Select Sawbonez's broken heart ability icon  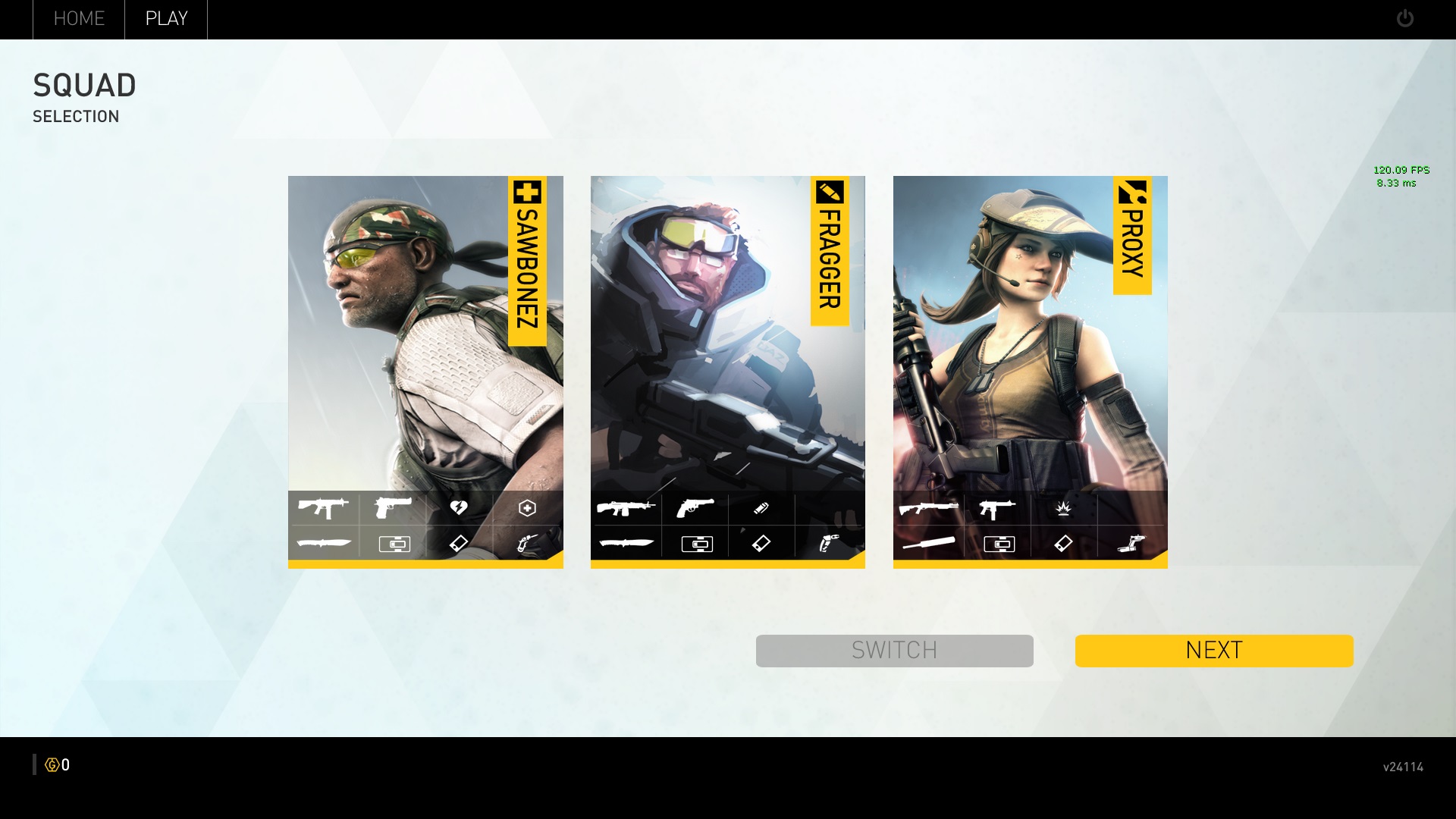click(459, 507)
